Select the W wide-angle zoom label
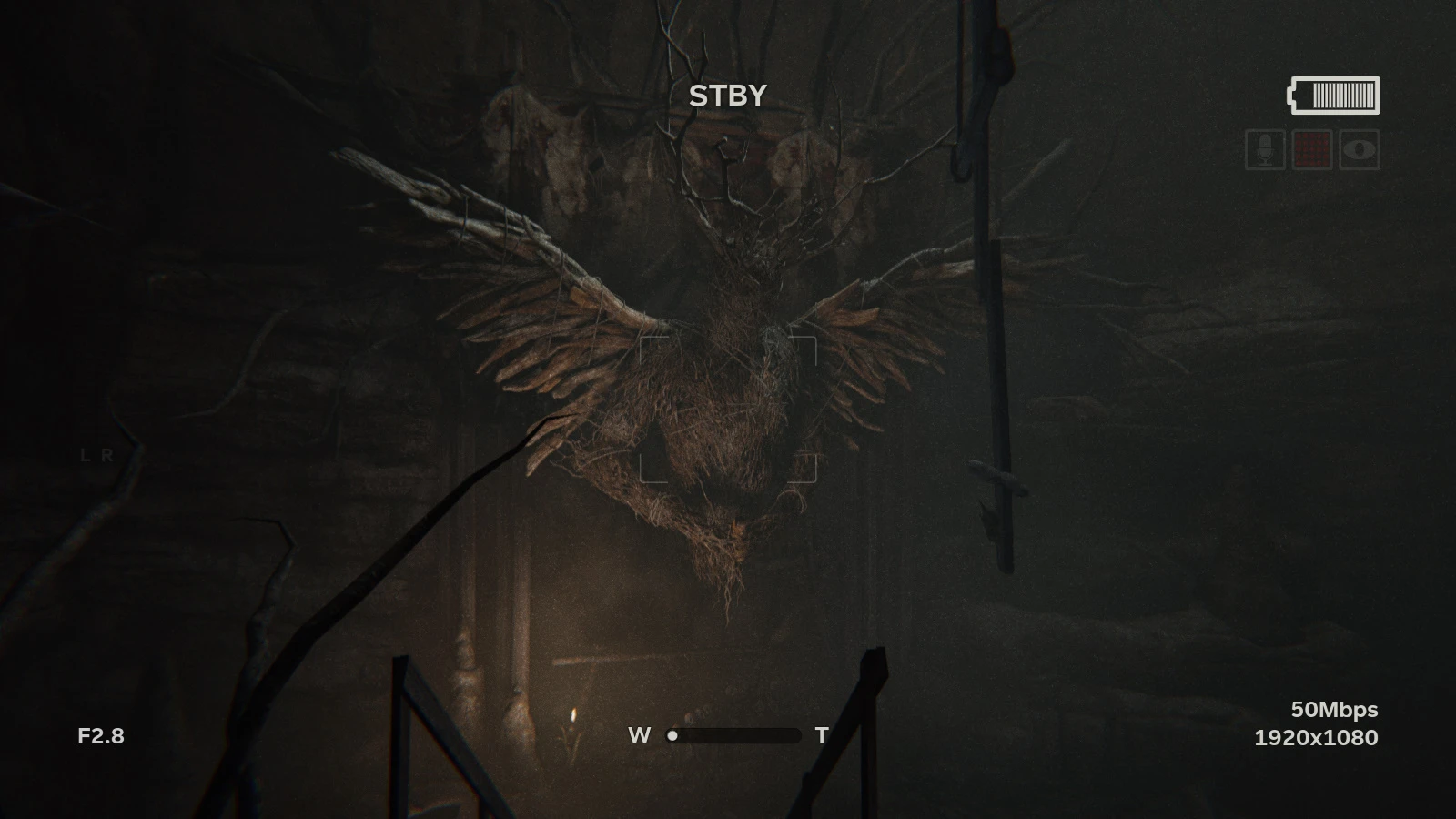This screenshot has height=819, width=1456. click(640, 735)
